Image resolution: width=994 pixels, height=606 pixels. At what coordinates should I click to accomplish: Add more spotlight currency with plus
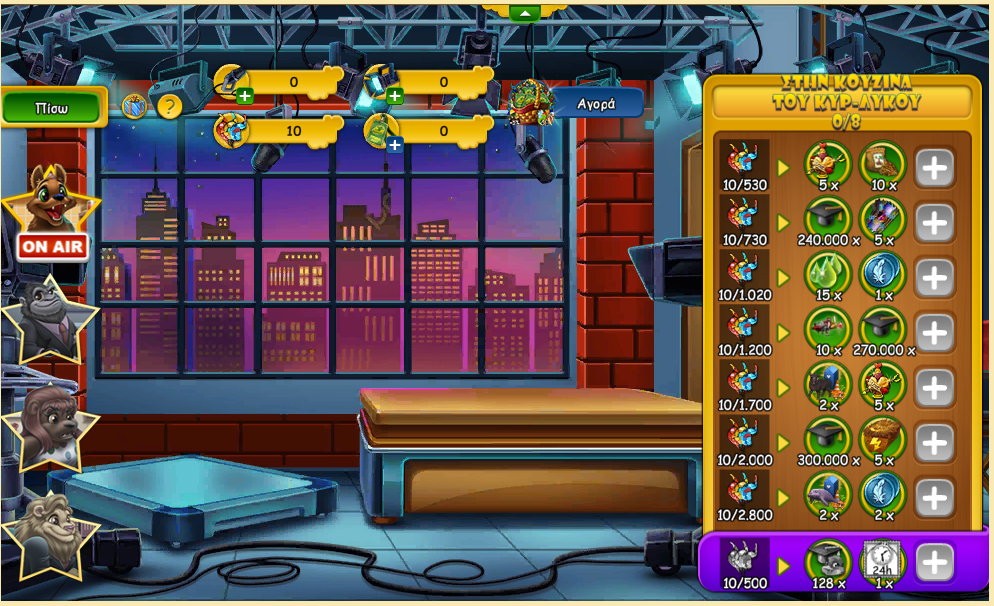(x=394, y=96)
